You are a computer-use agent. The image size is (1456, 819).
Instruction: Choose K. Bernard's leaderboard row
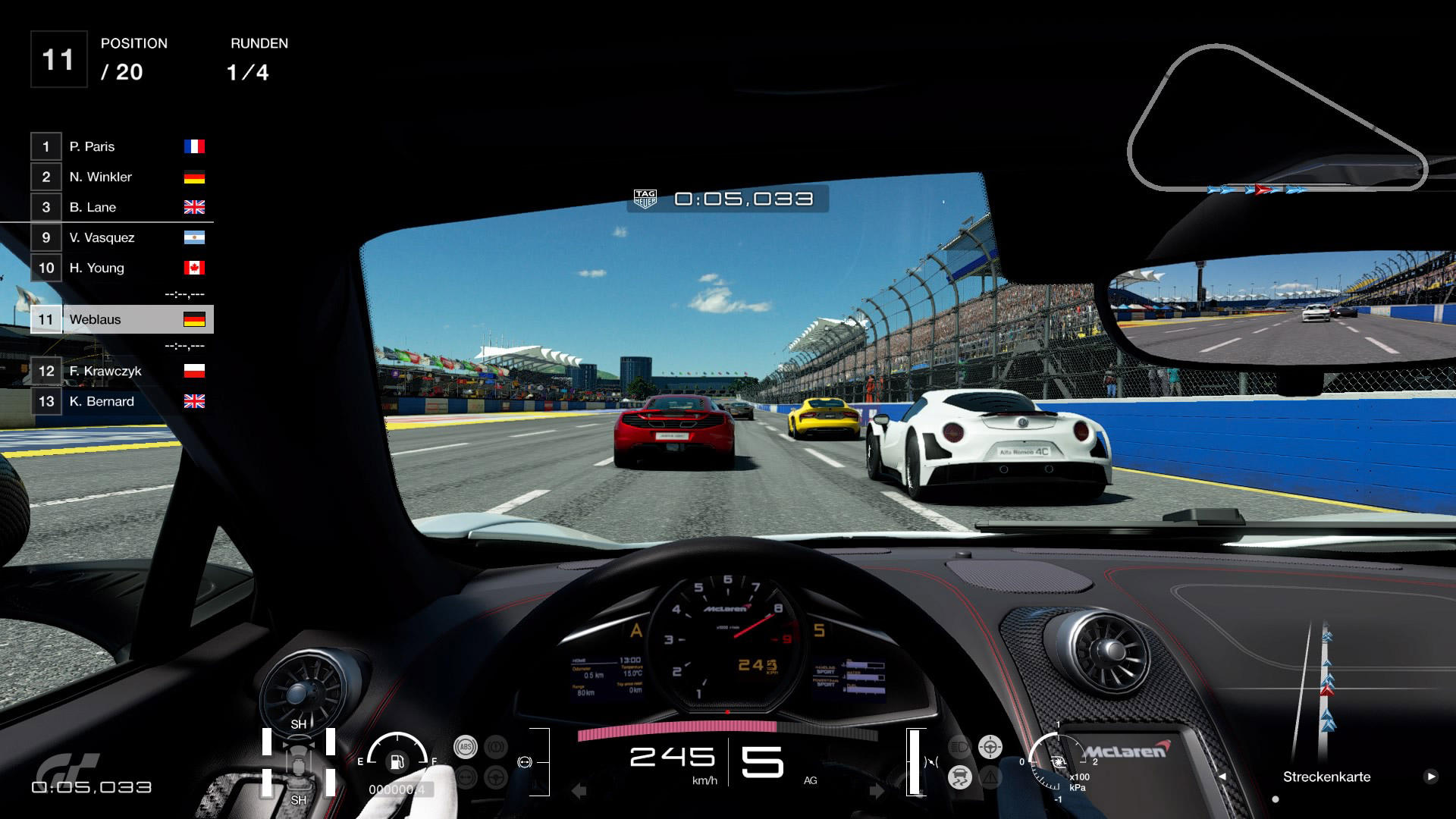[x=118, y=401]
